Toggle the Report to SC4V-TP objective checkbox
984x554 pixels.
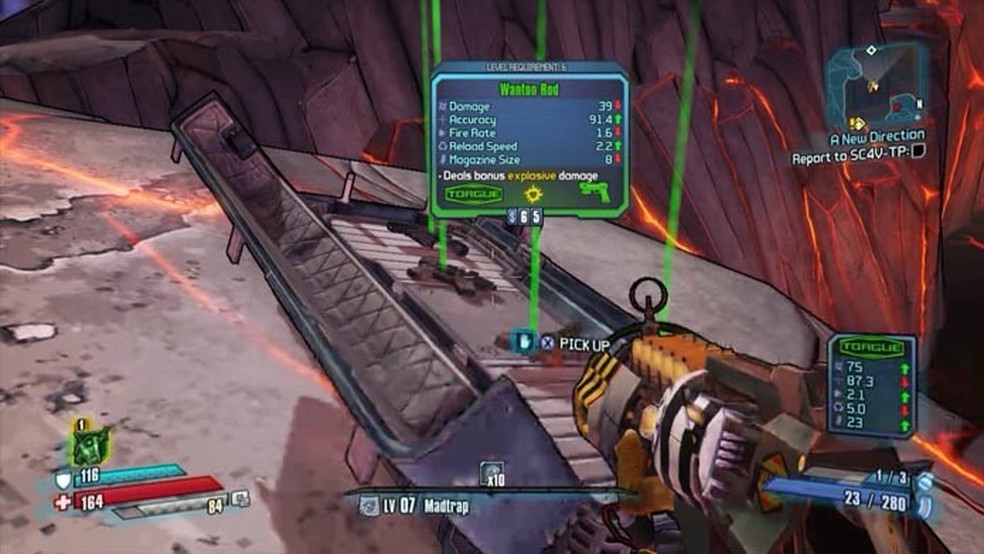coord(919,154)
